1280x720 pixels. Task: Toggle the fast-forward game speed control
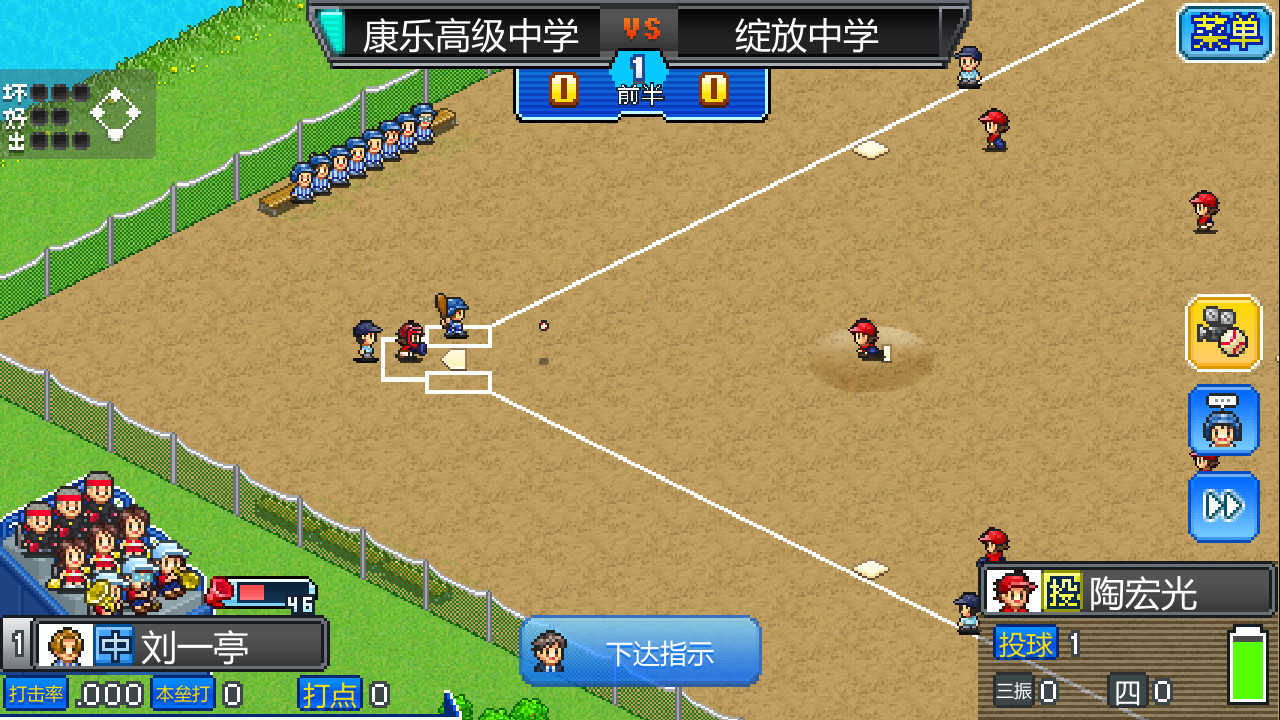click(1224, 507)
